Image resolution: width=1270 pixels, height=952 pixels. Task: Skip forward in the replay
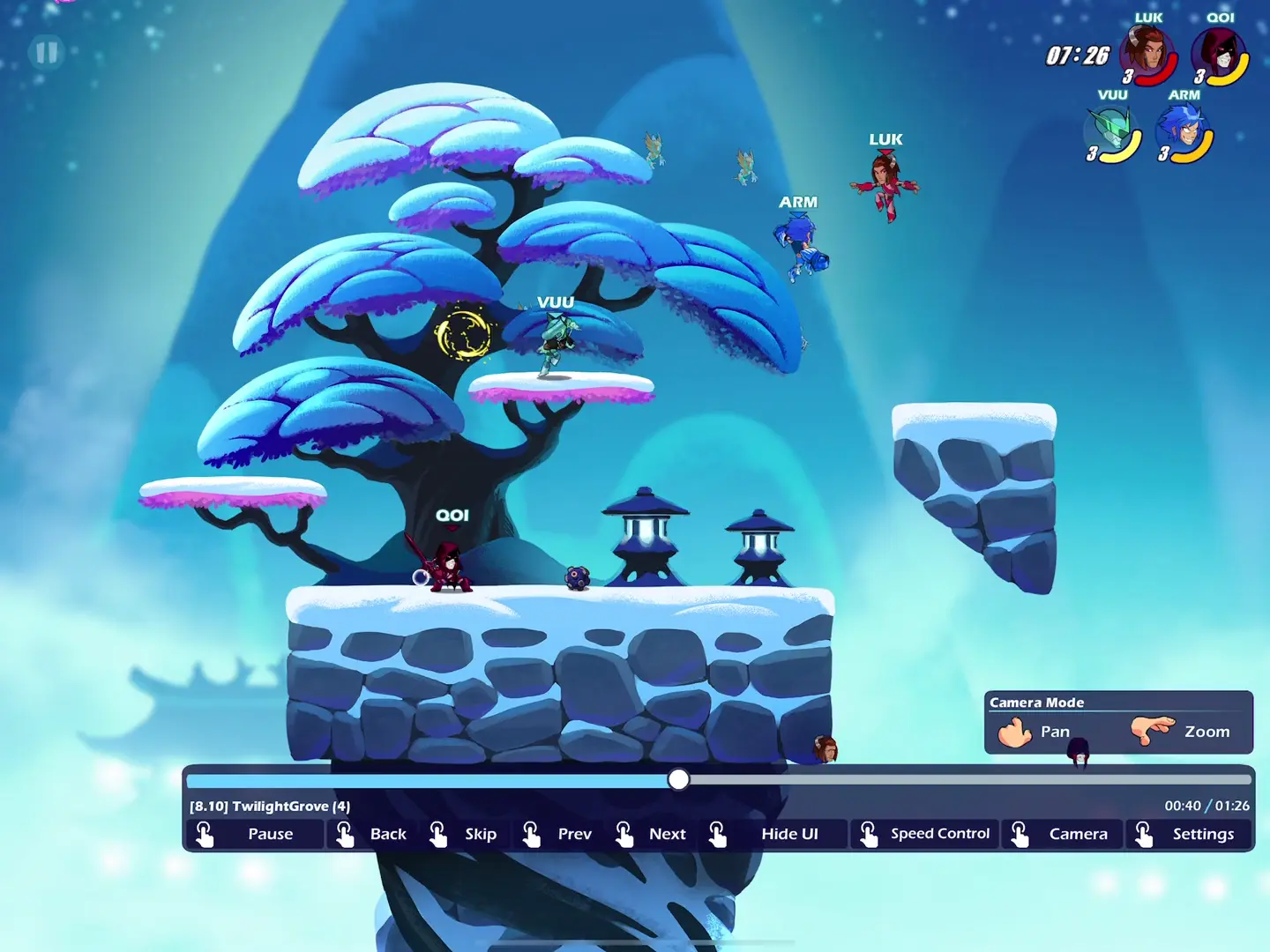(467, 834)
